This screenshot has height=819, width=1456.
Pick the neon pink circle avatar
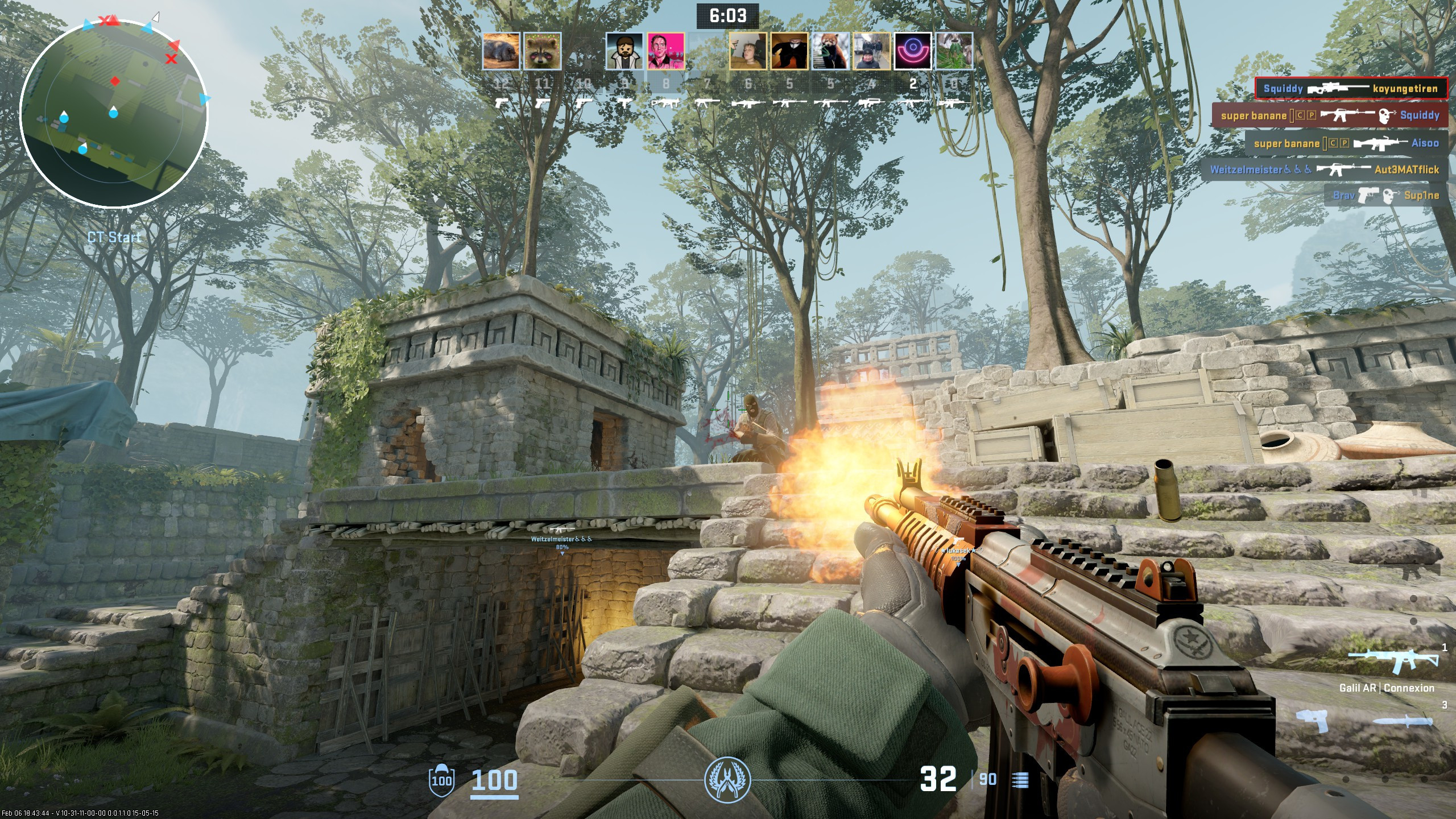click(913, 51)
